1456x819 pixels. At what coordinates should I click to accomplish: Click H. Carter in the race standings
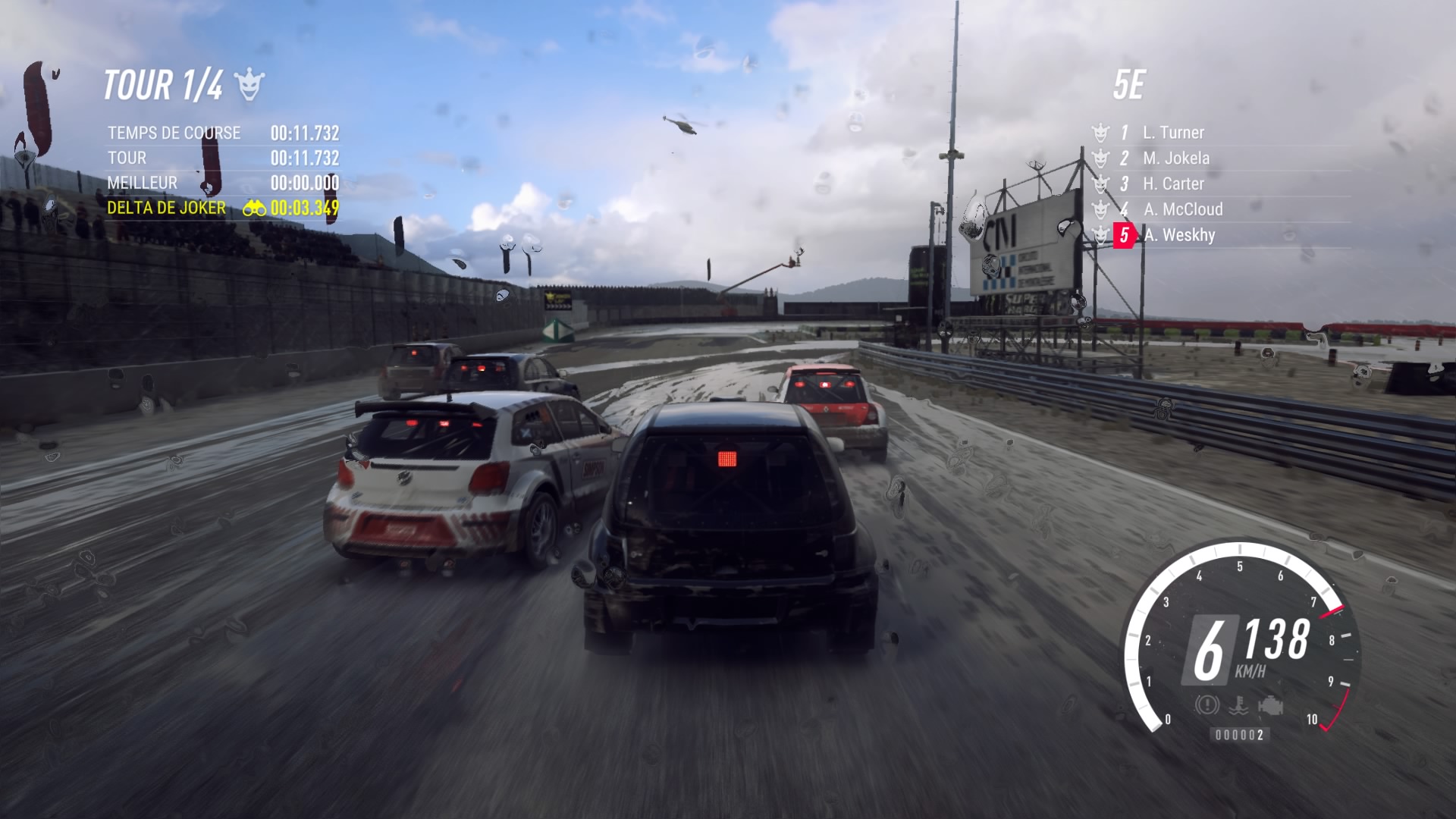(1173, 184)
